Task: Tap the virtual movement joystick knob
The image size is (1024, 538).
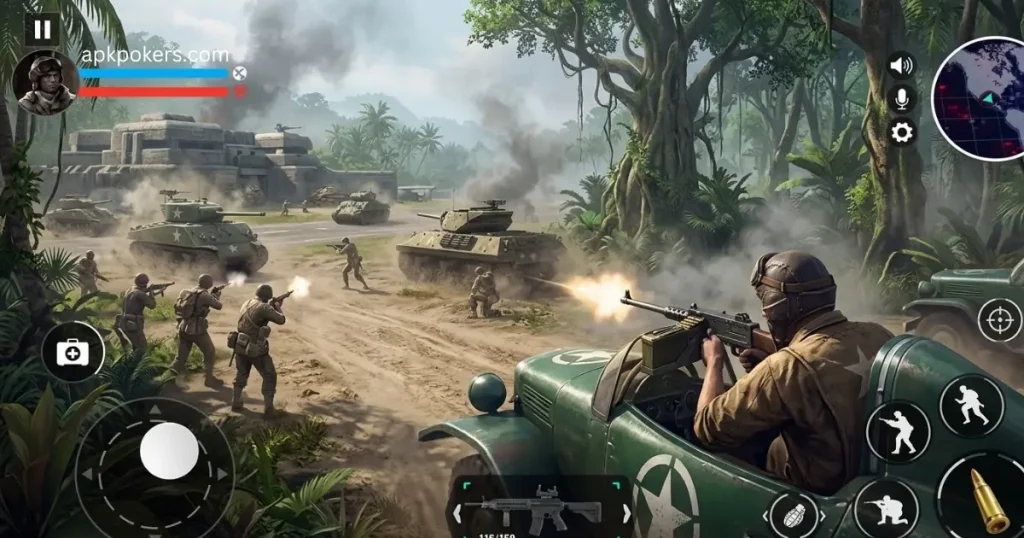Action: click(168, 450)
